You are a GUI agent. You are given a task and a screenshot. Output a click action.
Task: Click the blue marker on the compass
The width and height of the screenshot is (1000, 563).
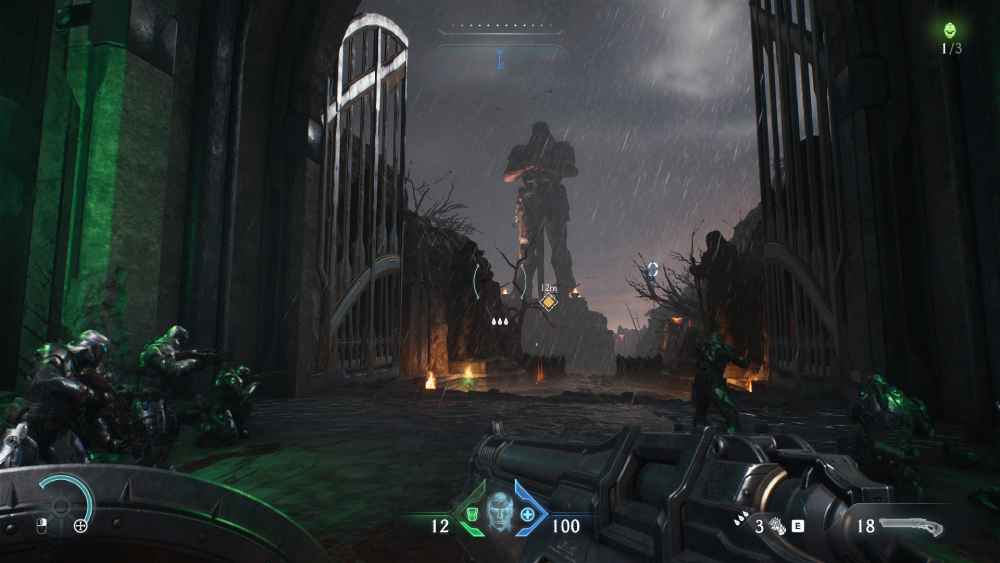click(498, 62)
